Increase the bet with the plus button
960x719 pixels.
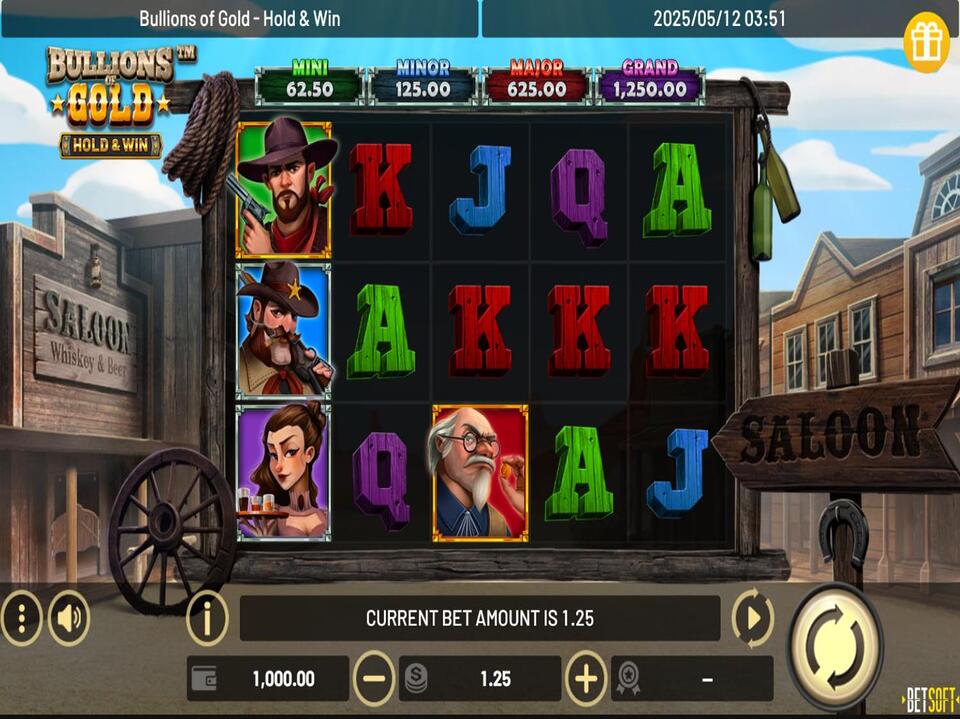pyautogui.click(x=586, y=679)
